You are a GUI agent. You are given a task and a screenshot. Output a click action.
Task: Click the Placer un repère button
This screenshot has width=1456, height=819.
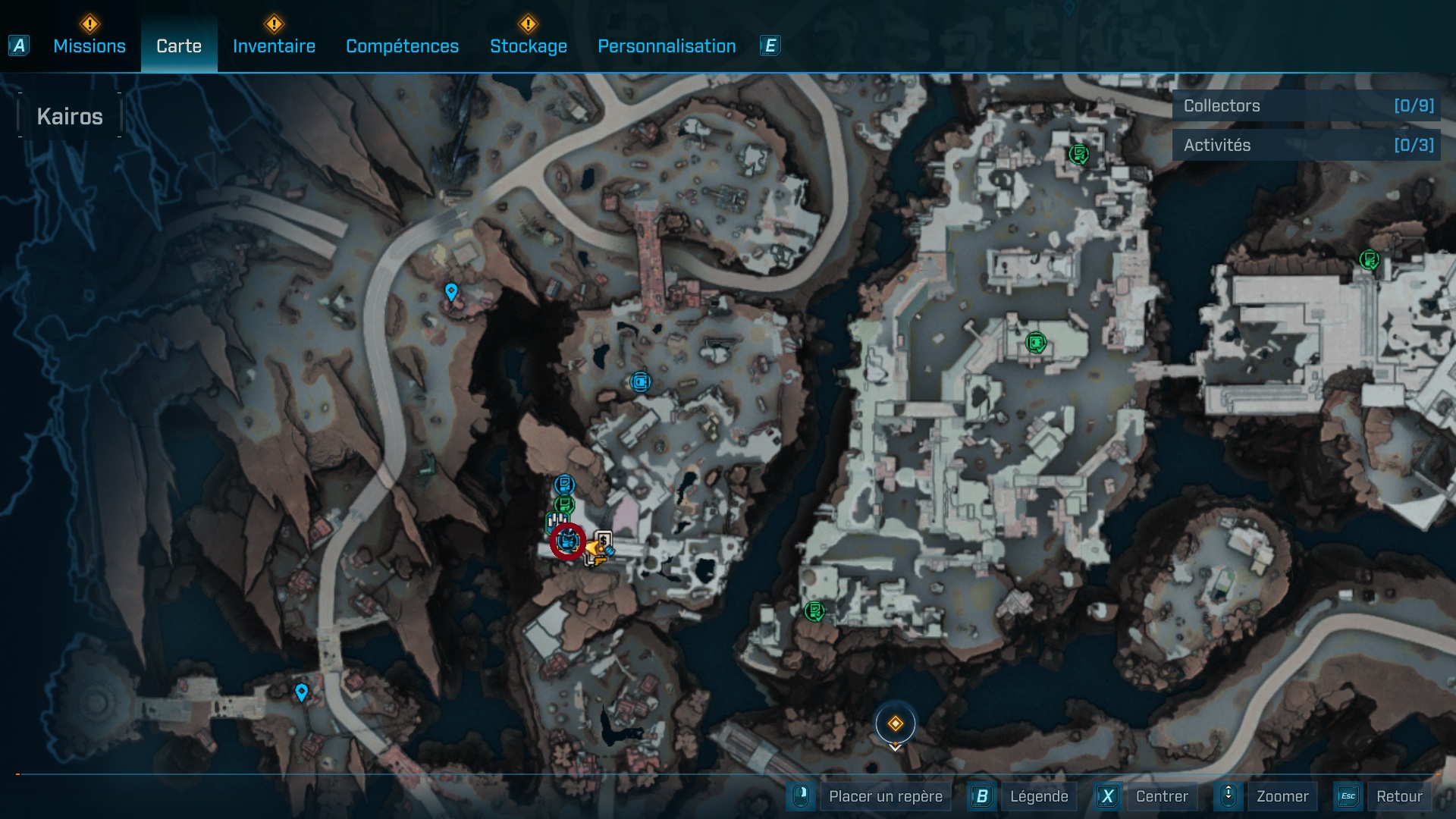point(885,796)
